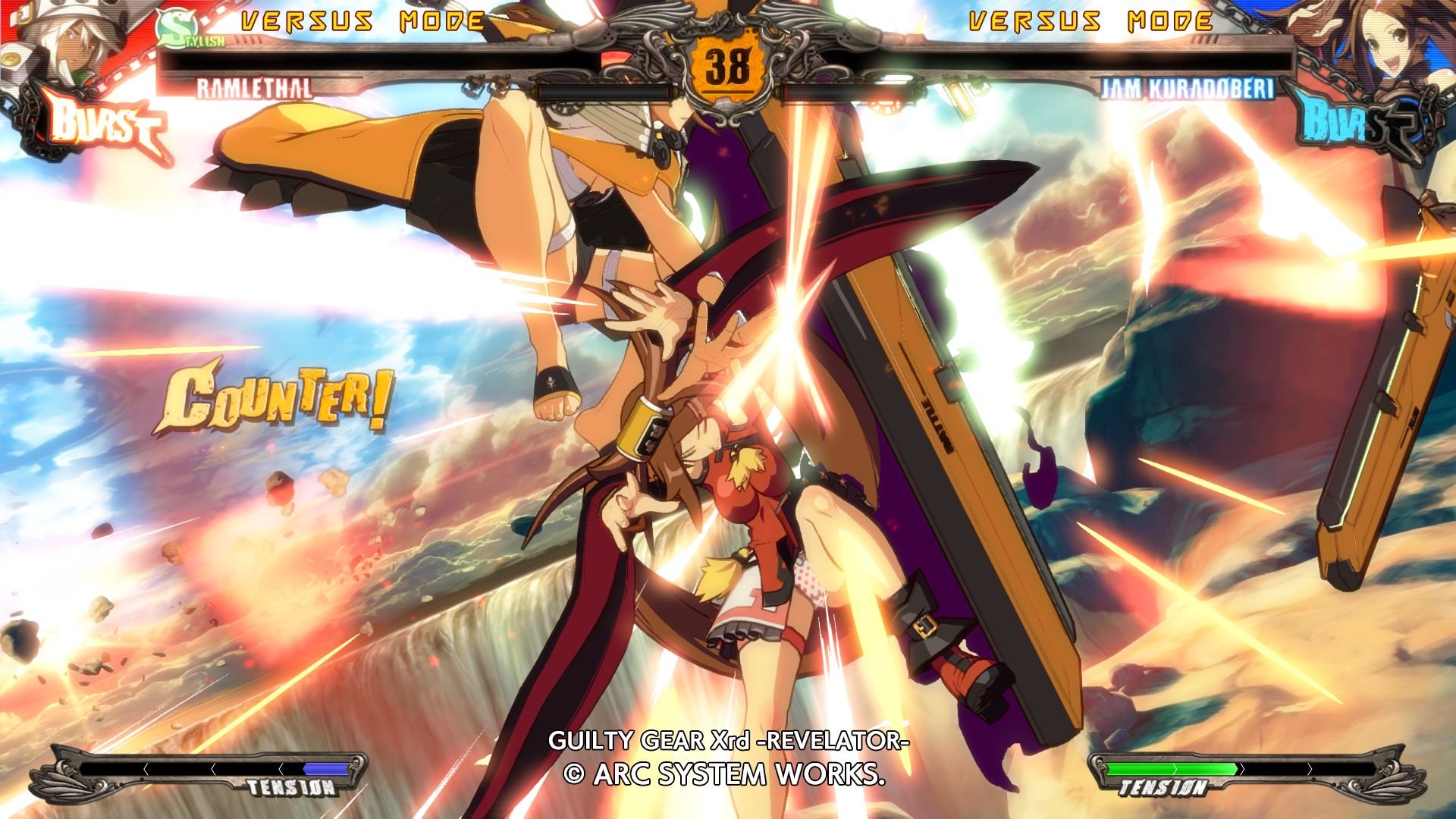Click the JAM KURADOBERI name label

point(1187,89)
